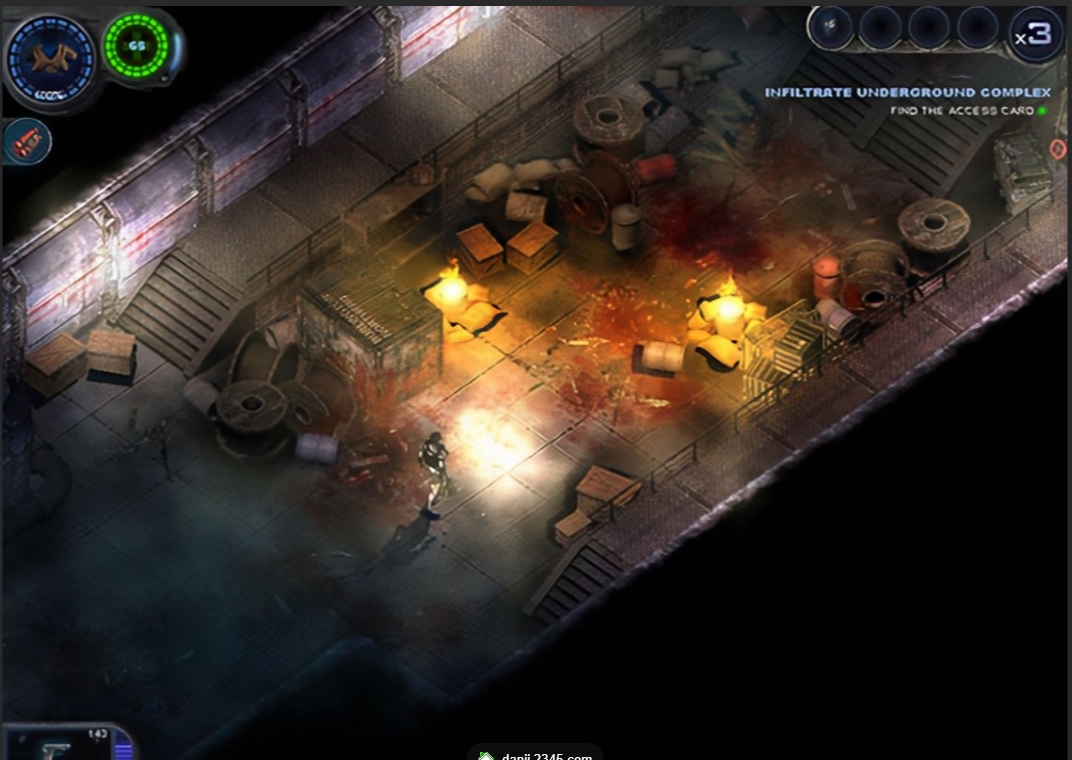Screen dimensions: 1072x760
Task: Click the red objective direction marker
Action: [x=1058, y=149]
